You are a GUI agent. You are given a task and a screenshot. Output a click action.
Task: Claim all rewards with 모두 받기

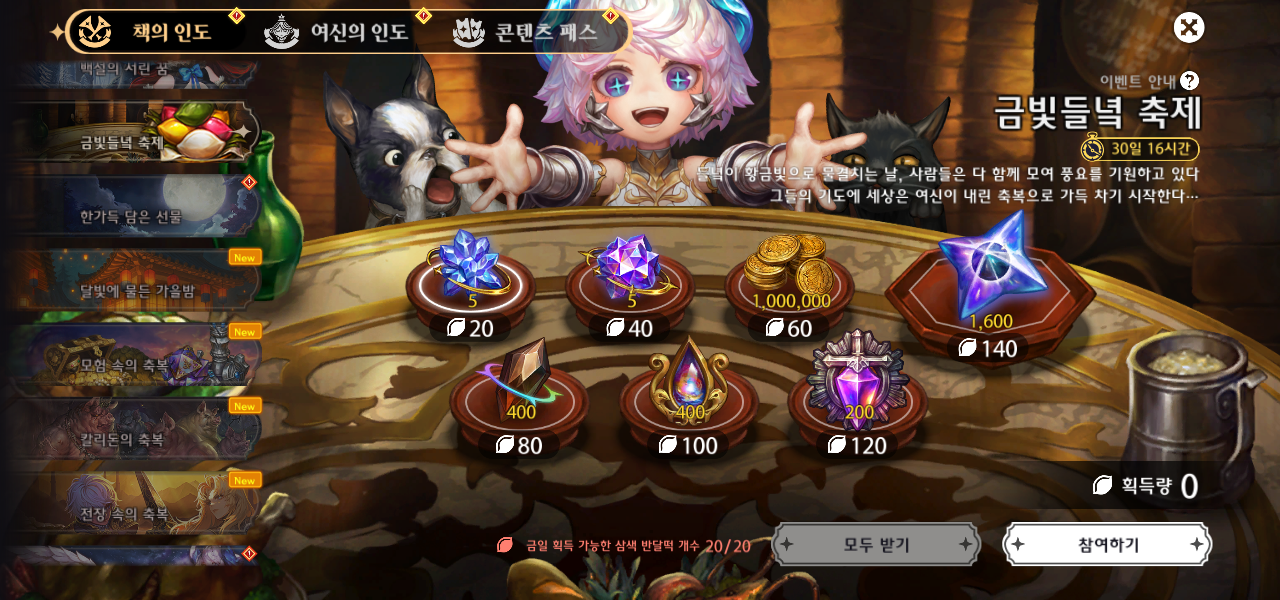click(876, 545)
